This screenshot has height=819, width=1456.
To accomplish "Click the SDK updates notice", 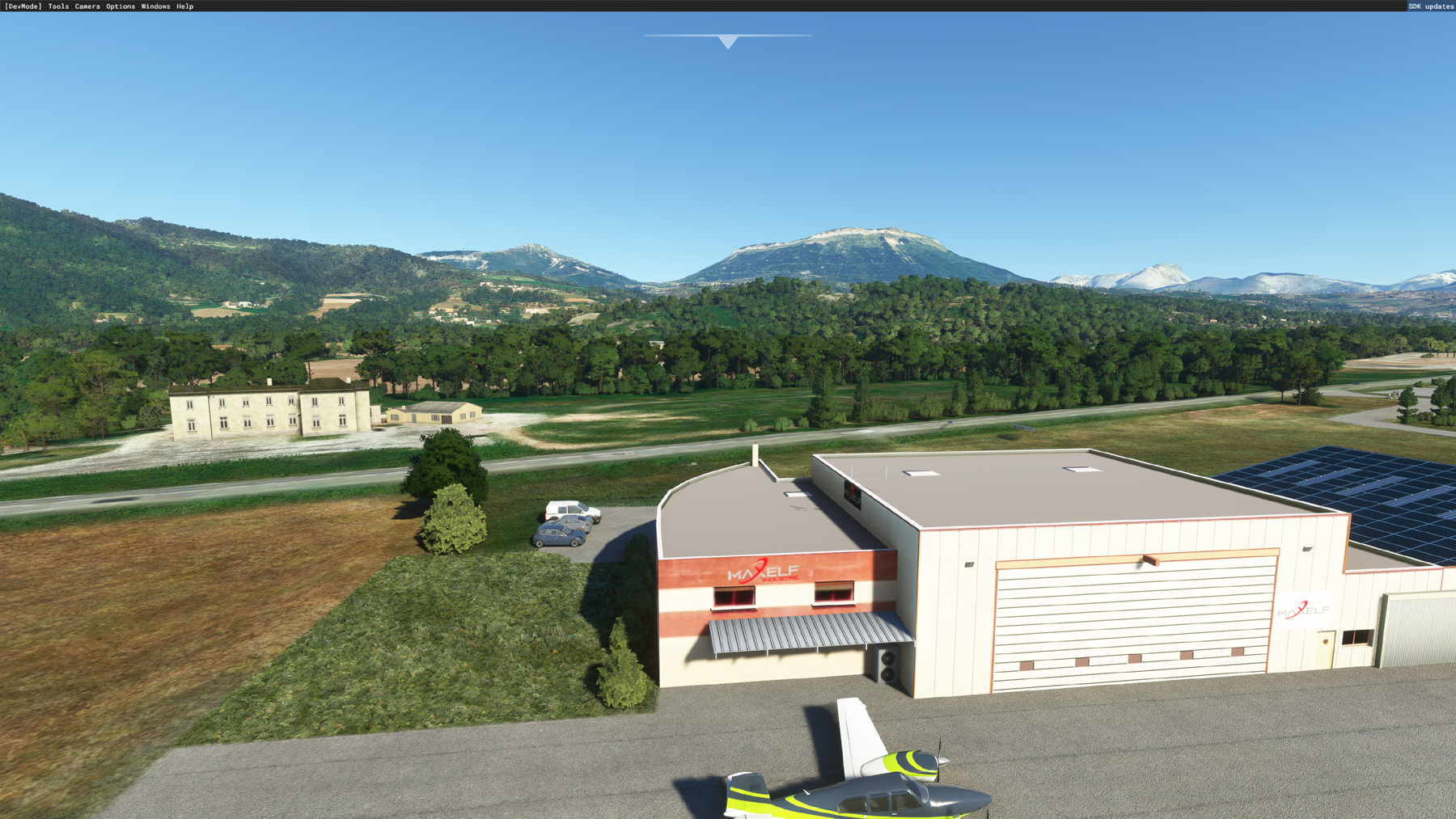I will 1431,6.
